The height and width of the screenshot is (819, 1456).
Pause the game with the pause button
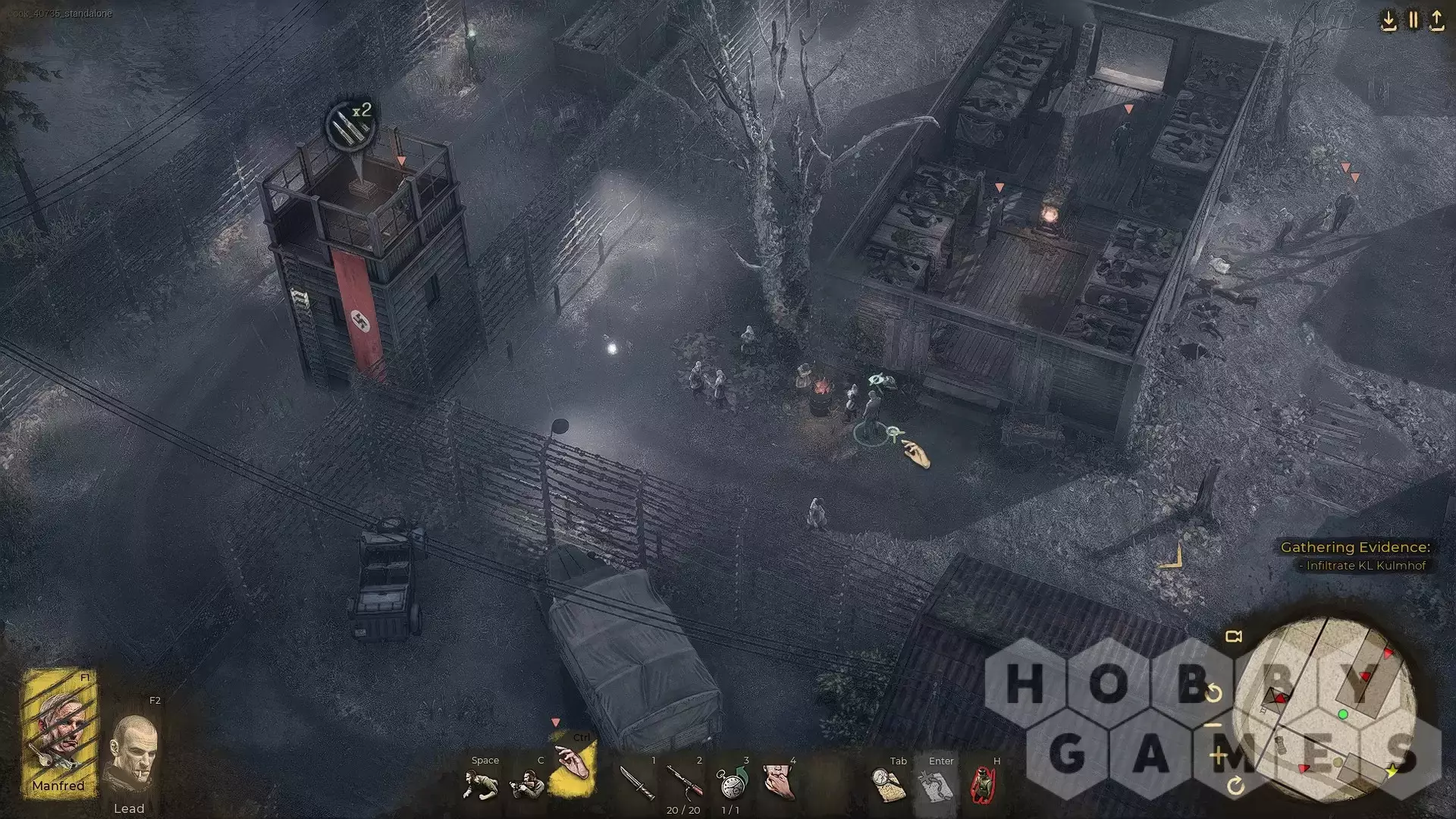(1413, 20)
